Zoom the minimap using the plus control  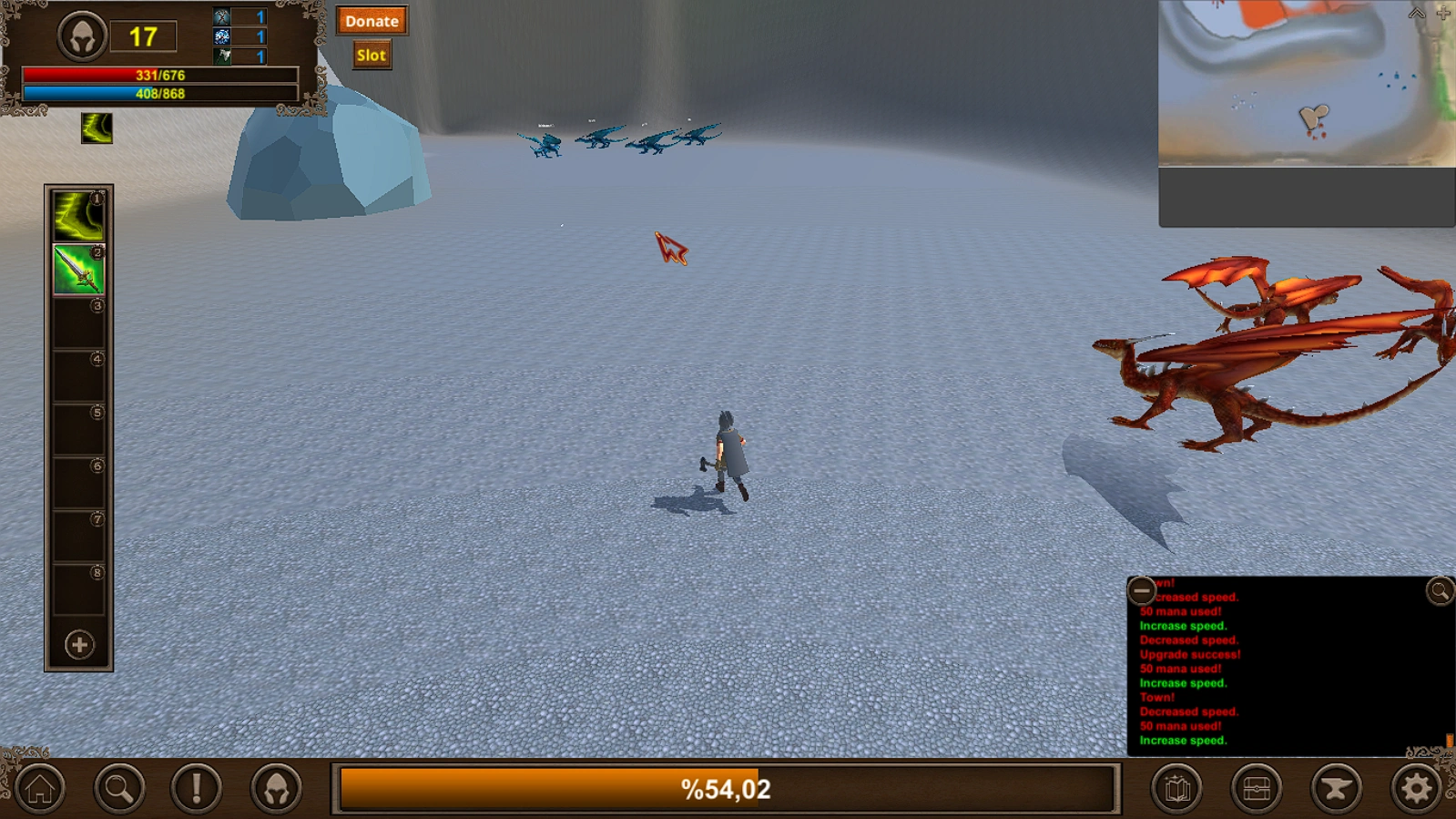pos(1444,13)
